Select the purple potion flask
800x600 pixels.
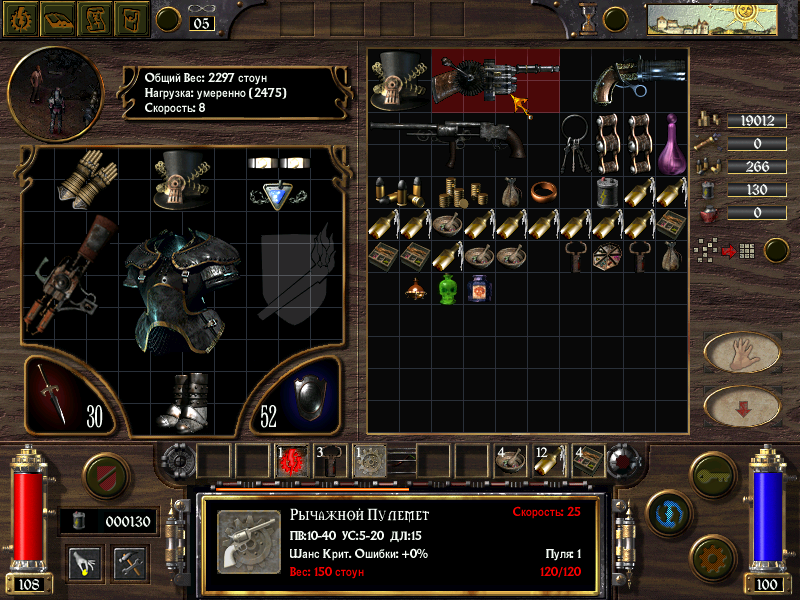point(671,143)
